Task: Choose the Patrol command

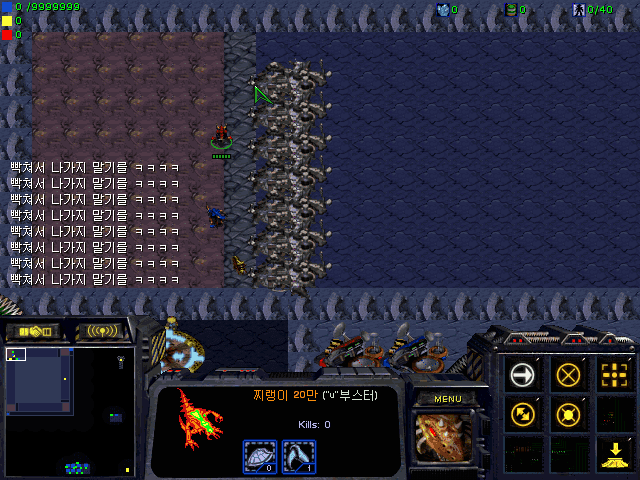Action: [x=522, y=412]
